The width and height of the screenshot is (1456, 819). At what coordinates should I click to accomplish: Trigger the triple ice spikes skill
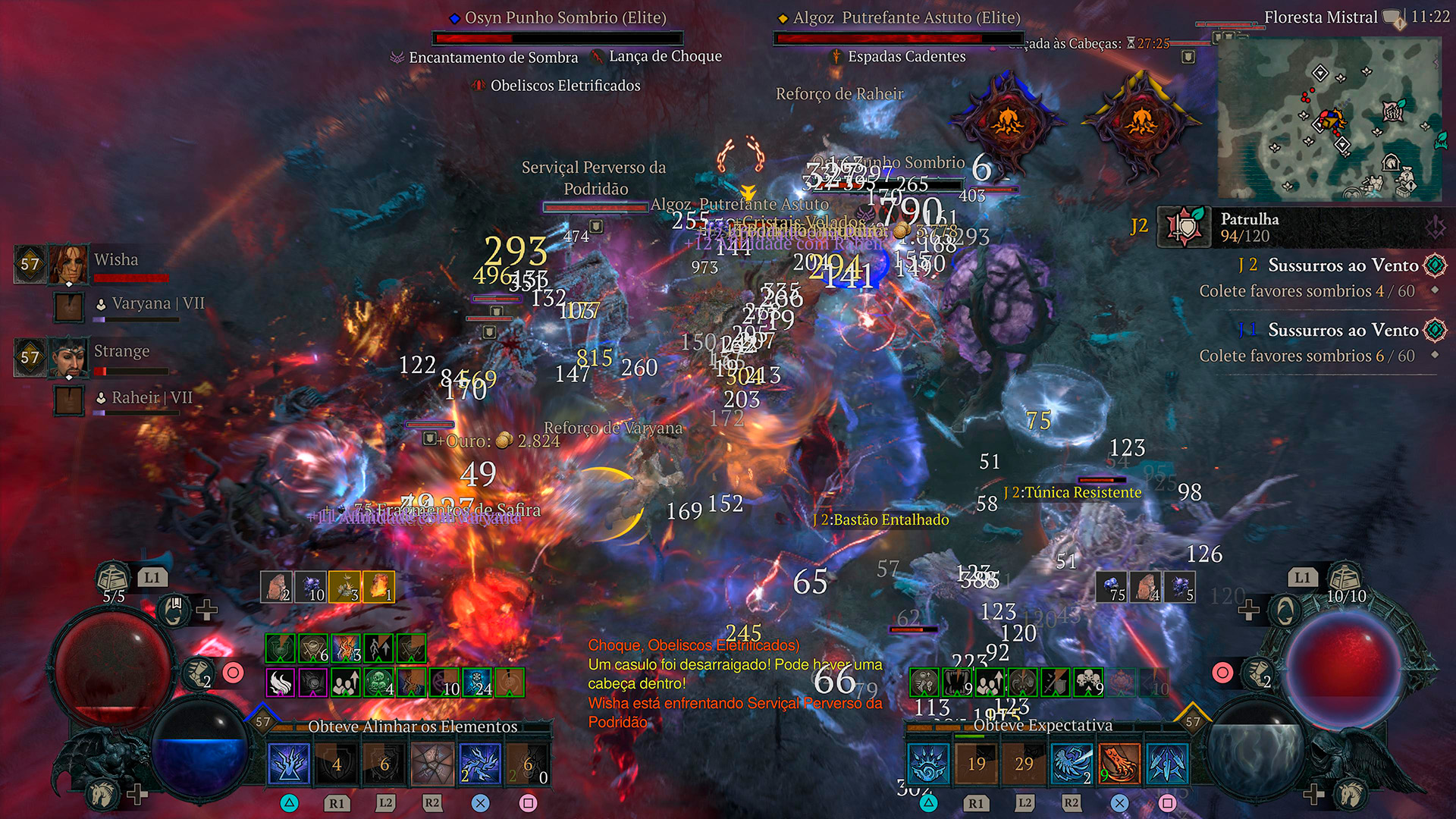coord(1167,764)
